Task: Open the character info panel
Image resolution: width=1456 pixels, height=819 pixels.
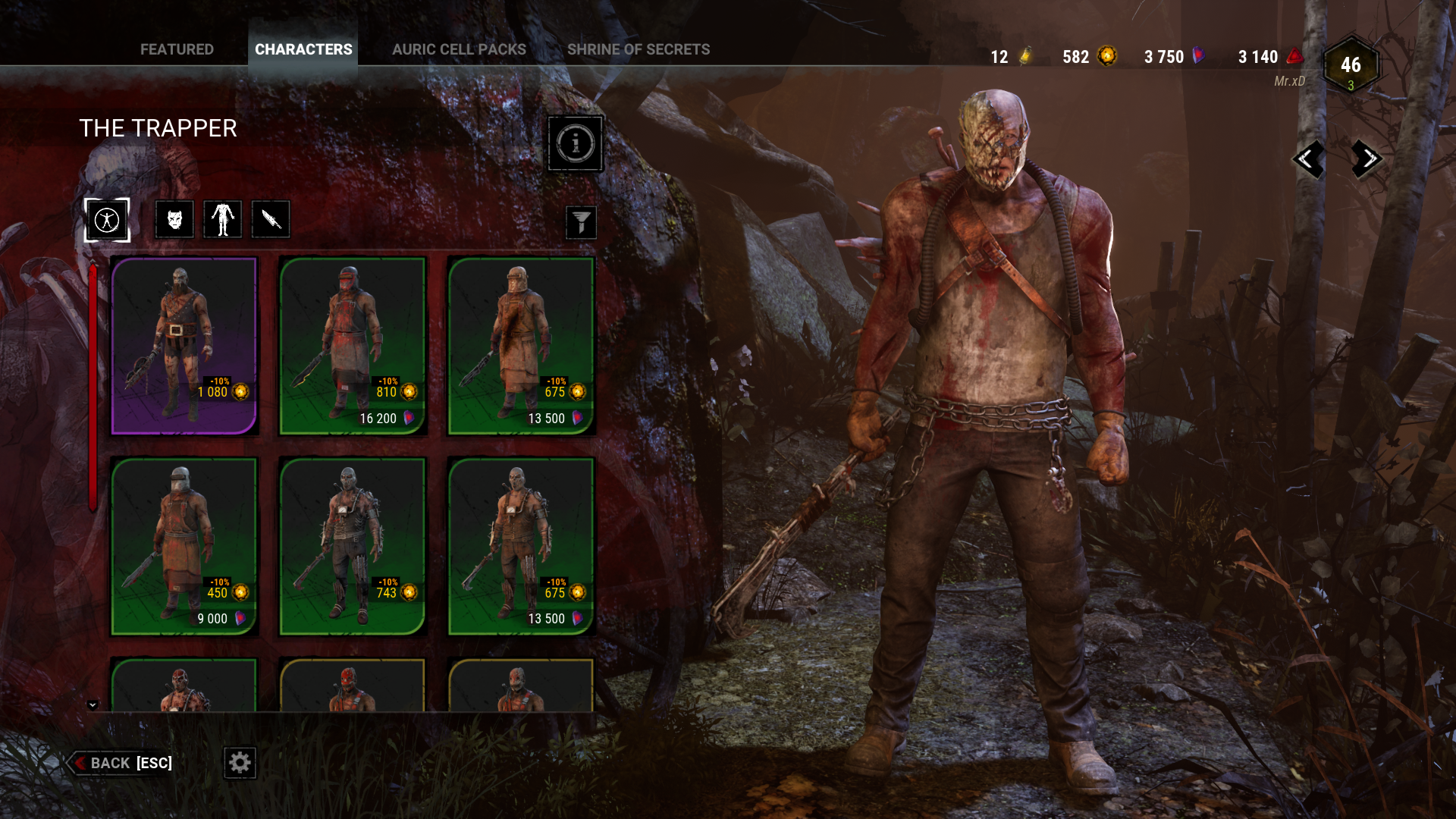Action: 575,143
